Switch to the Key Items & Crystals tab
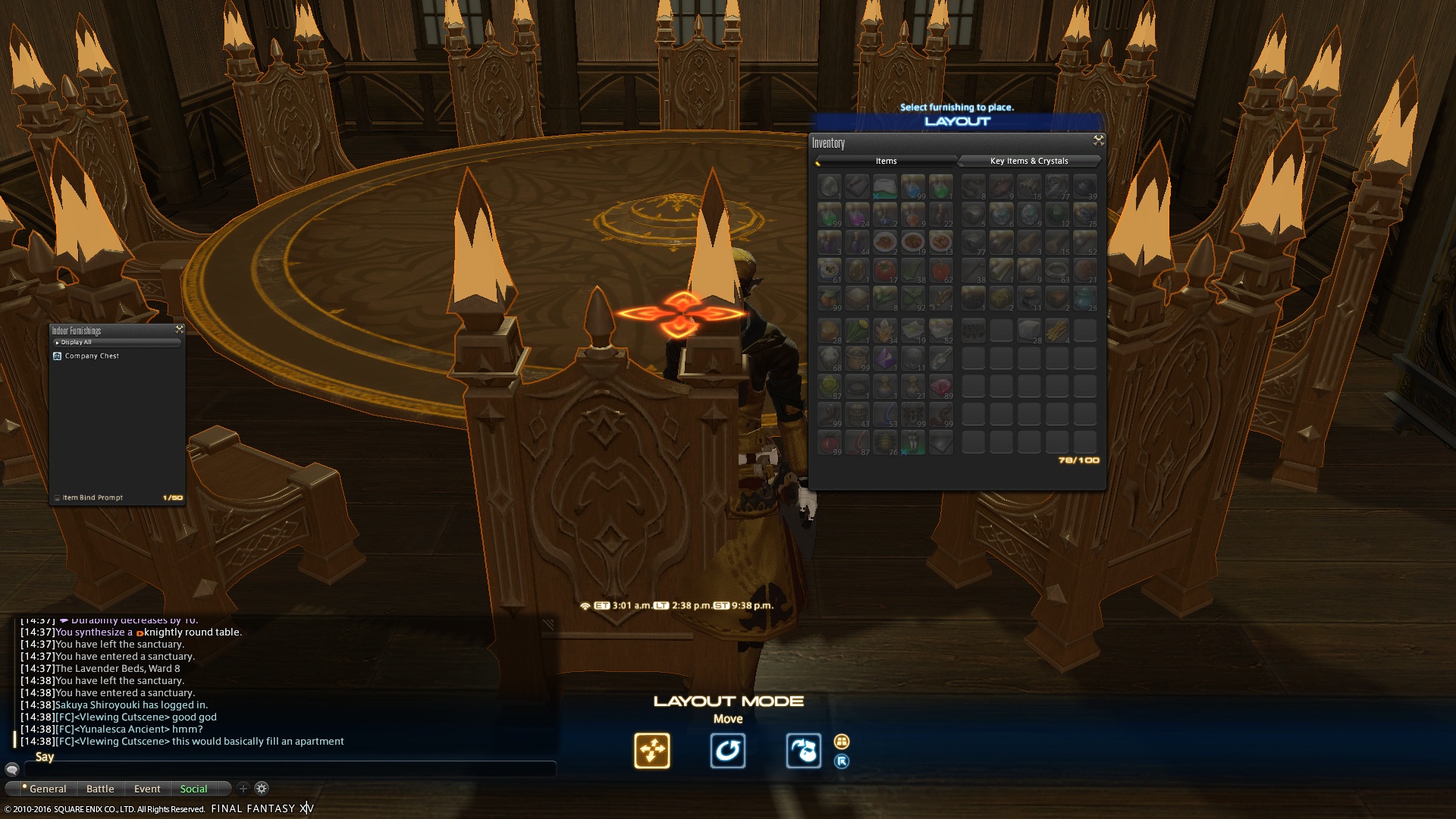 coord(1028,161)
